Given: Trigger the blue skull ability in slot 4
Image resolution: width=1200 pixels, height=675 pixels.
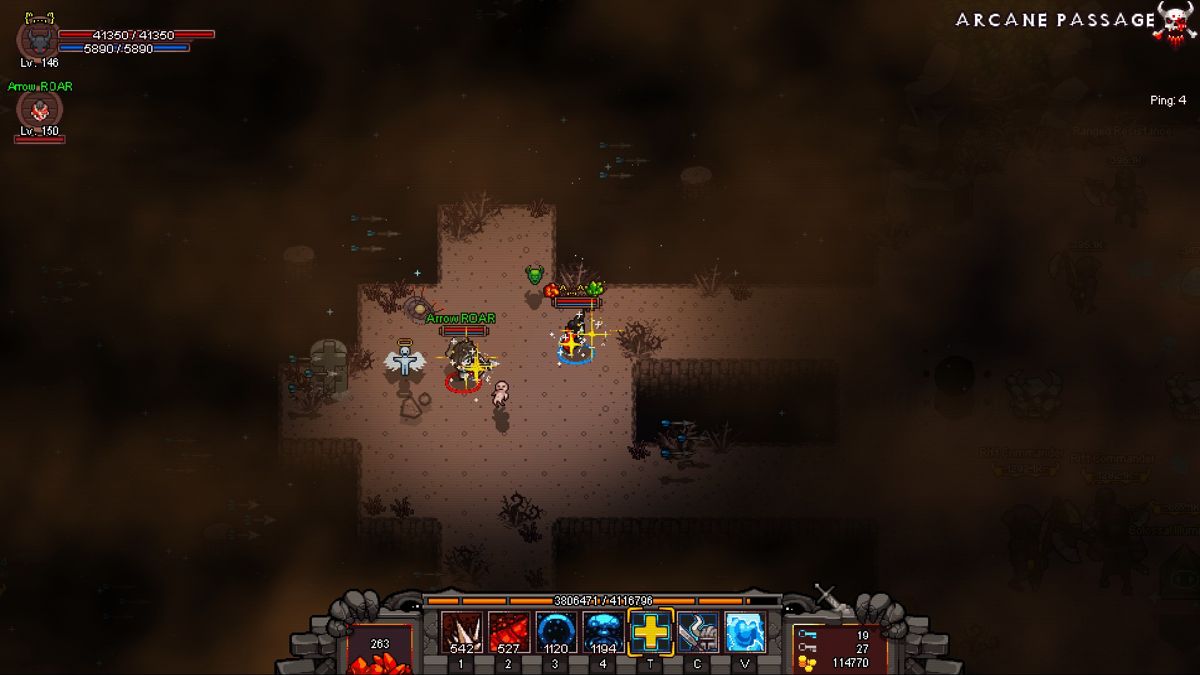Looking at the screenshot, I should pos(603,632).
